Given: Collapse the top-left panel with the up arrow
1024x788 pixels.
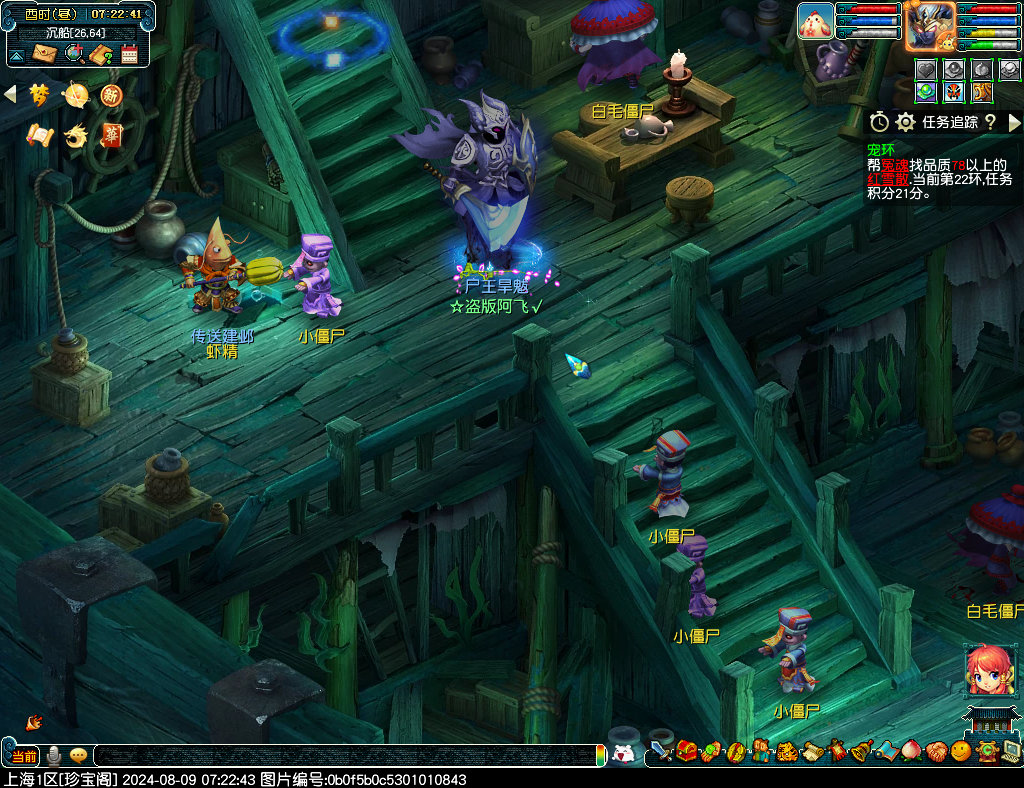Looking at the screenshot, I should (x=17, y=54).
